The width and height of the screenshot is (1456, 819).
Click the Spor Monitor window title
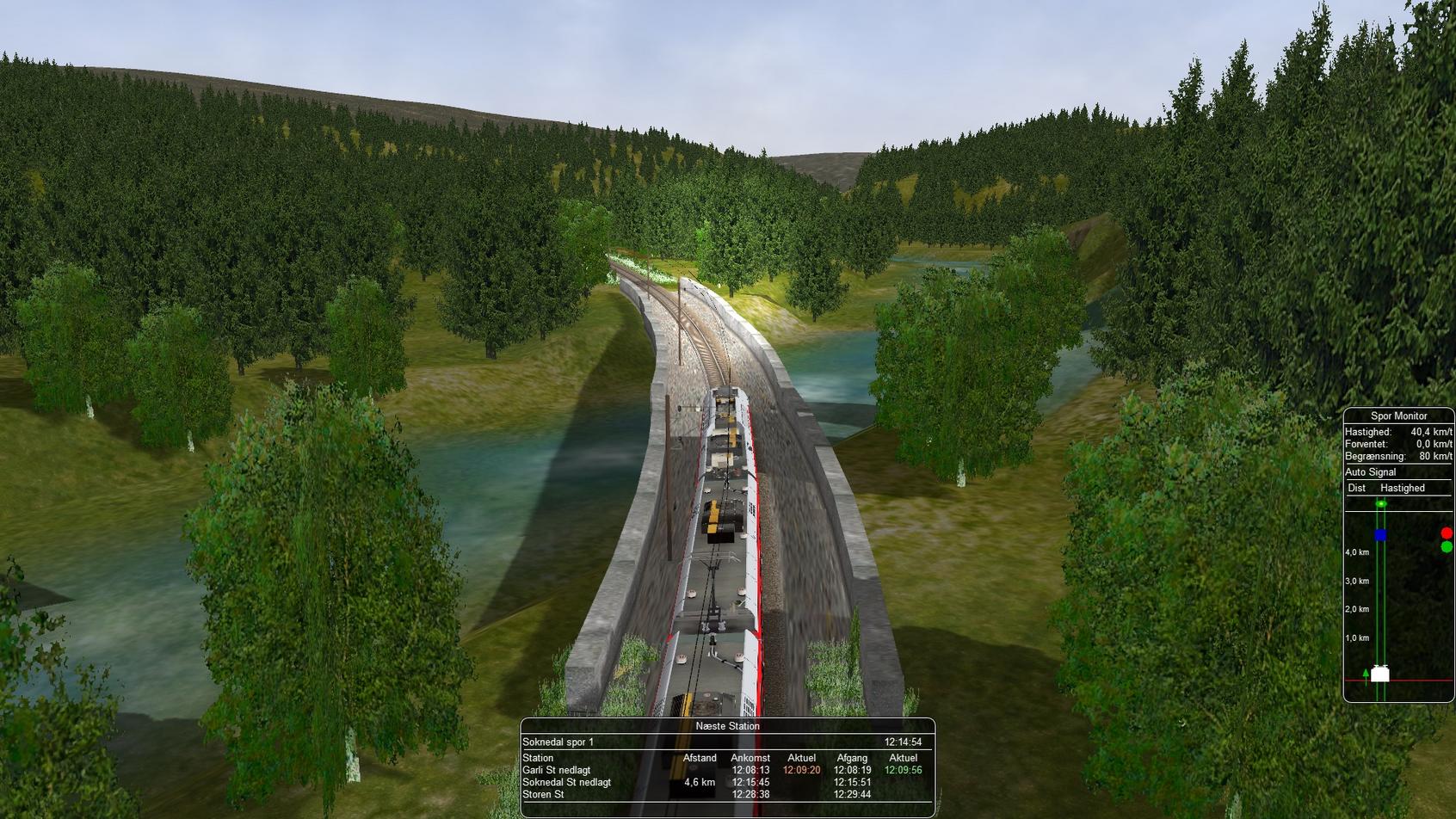(x=1398, y=416)
